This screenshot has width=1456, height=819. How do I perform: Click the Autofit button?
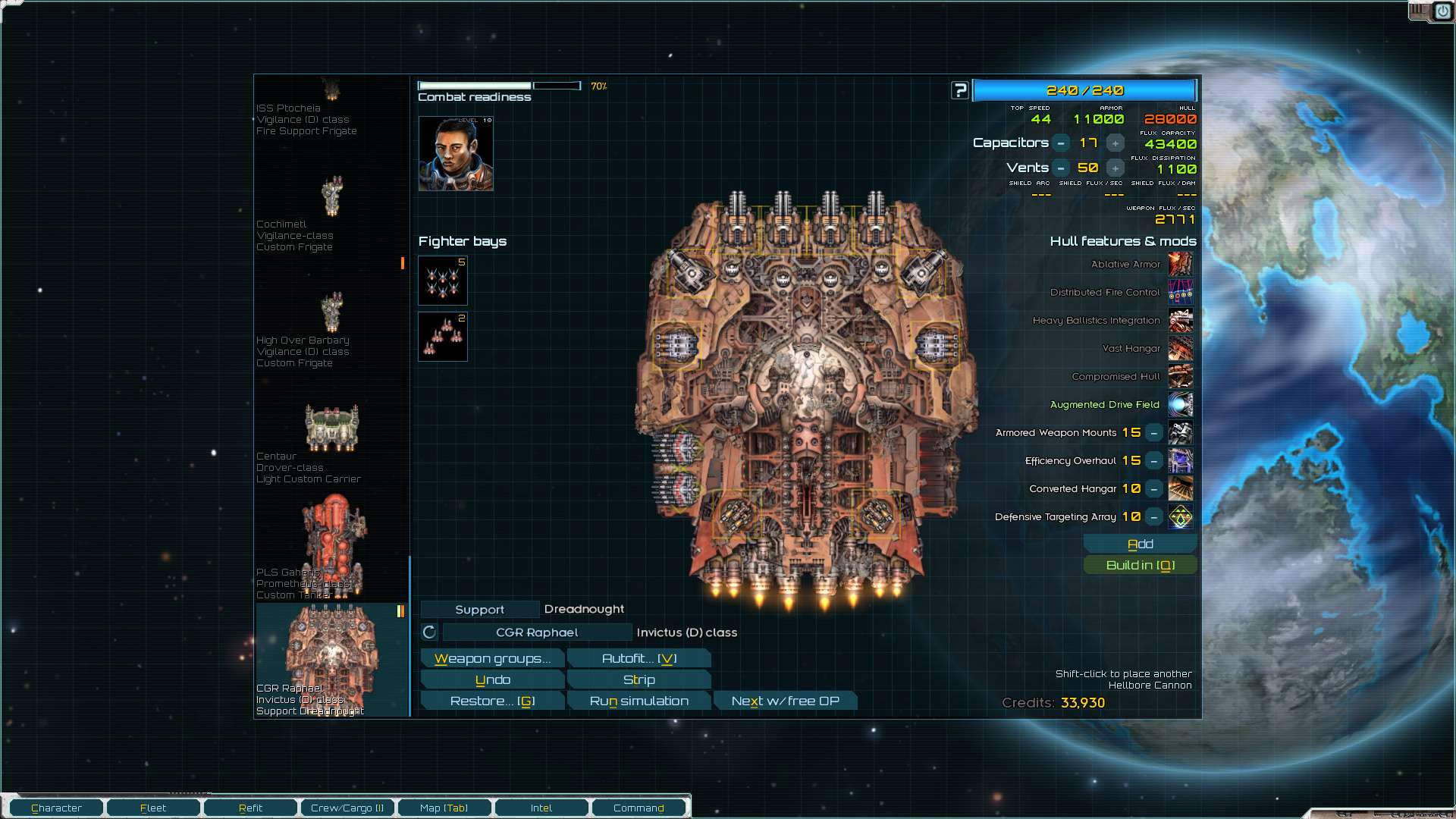(x=639, y=659)
